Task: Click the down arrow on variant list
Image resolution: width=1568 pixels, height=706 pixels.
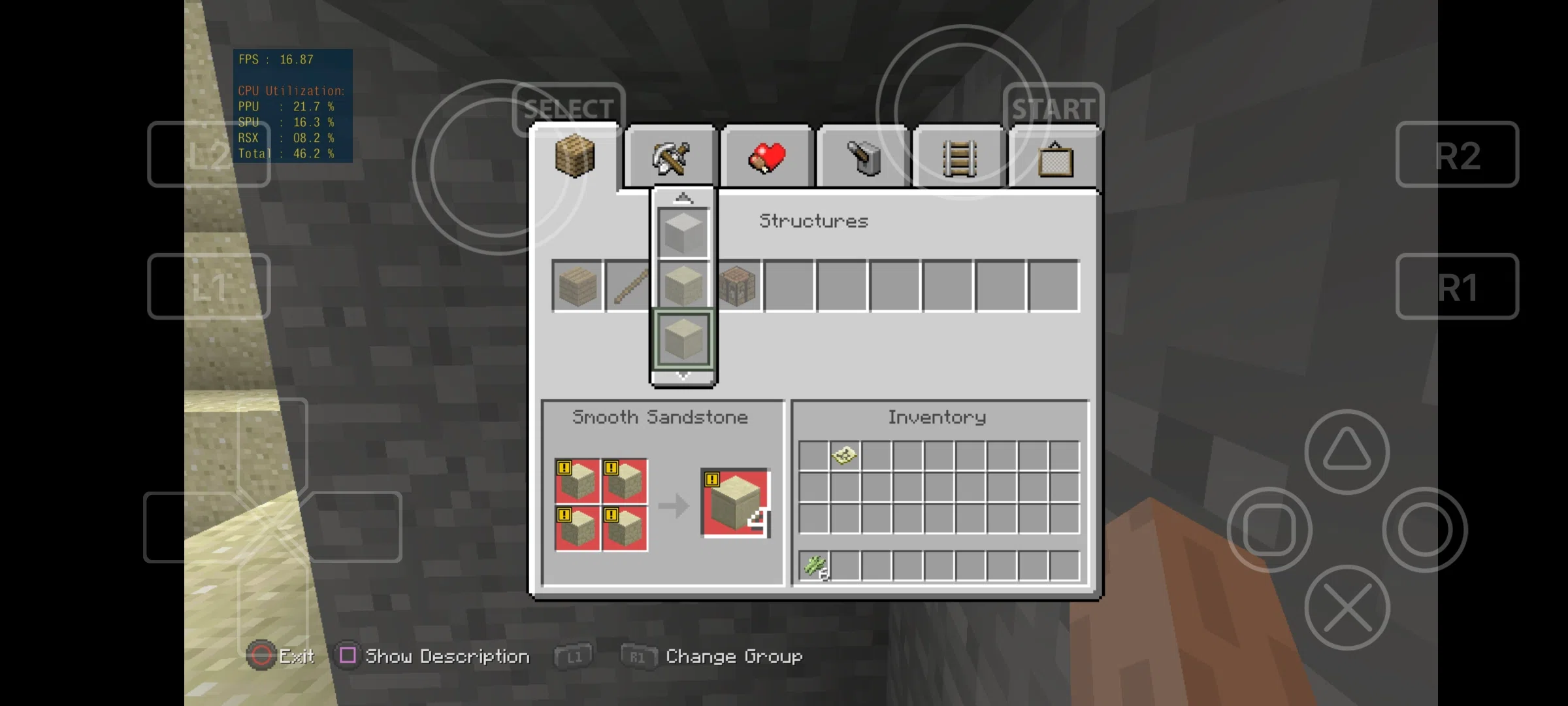Action: [683, 375]
